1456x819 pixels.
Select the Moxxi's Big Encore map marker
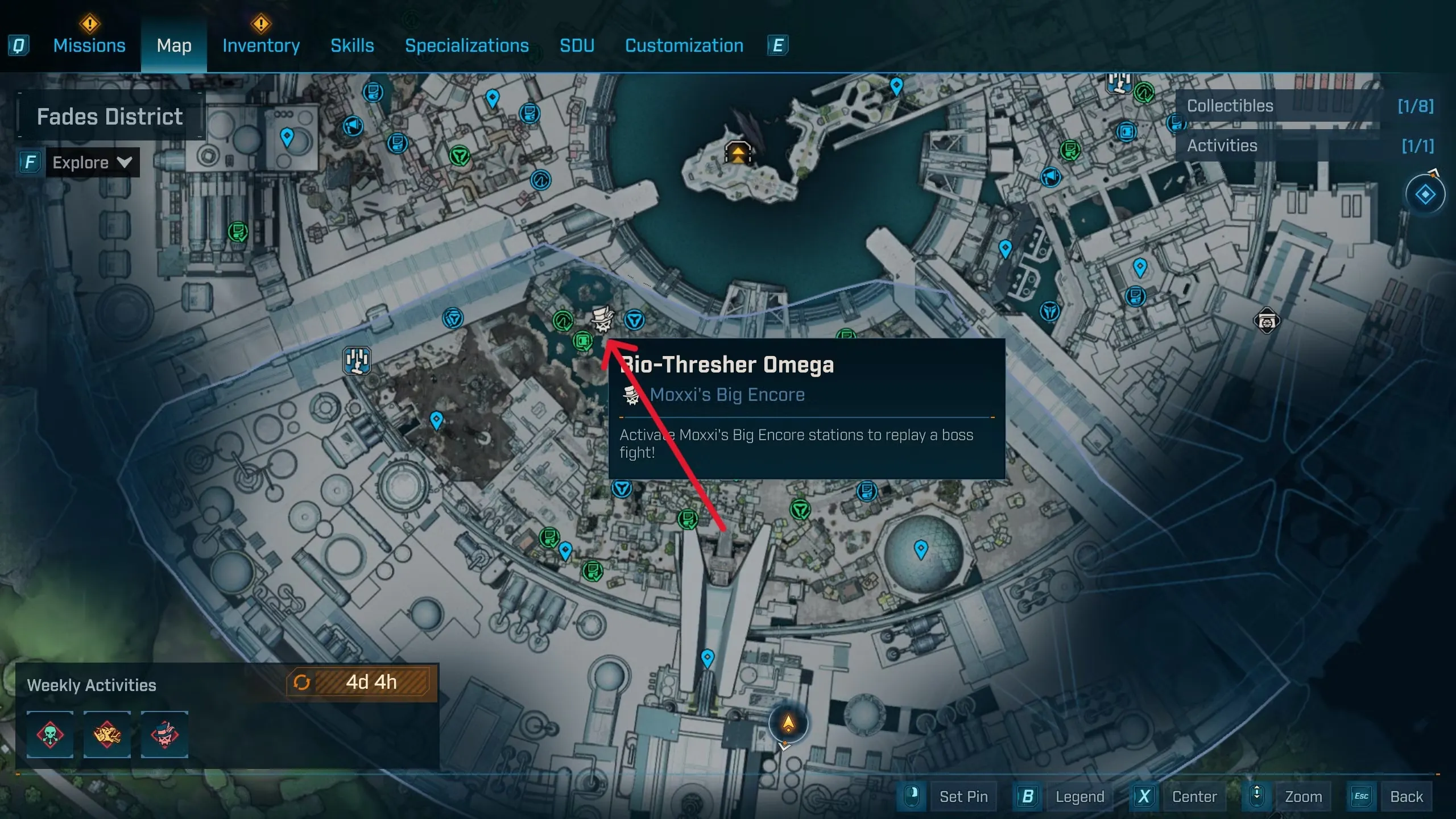pos(602,319)
